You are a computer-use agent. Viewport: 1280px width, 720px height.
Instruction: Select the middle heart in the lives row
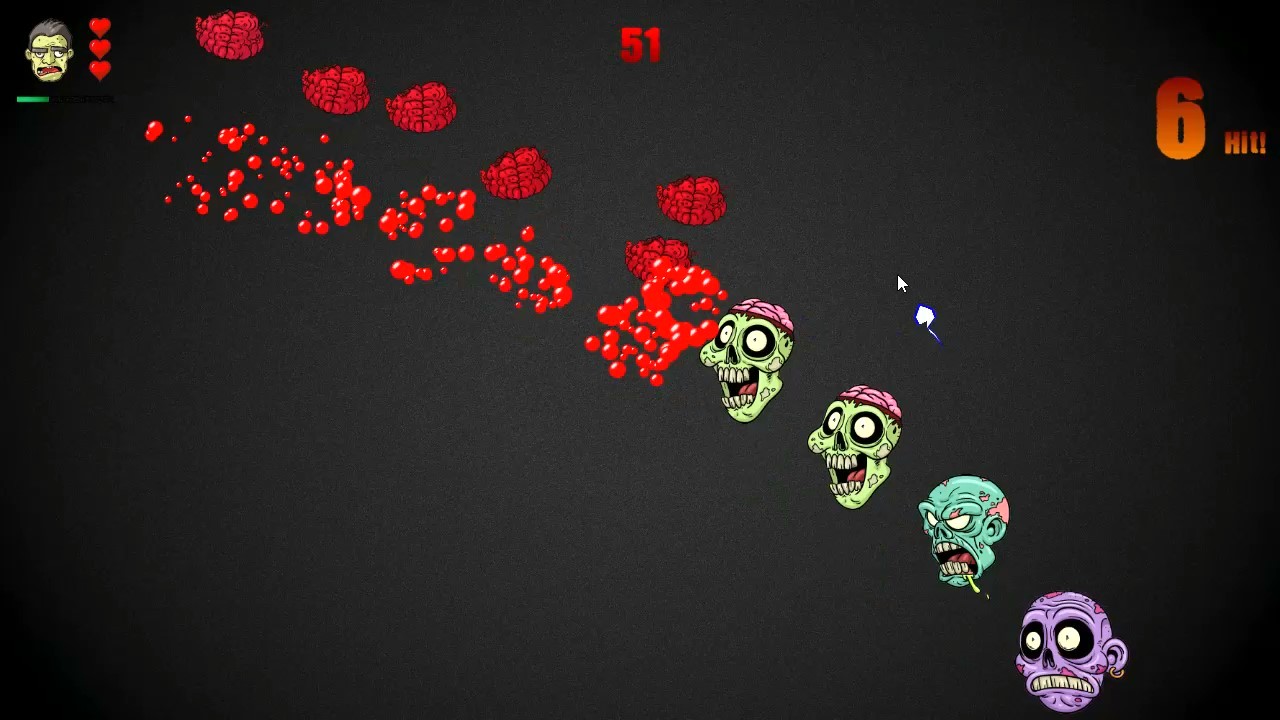pos(98,50)
